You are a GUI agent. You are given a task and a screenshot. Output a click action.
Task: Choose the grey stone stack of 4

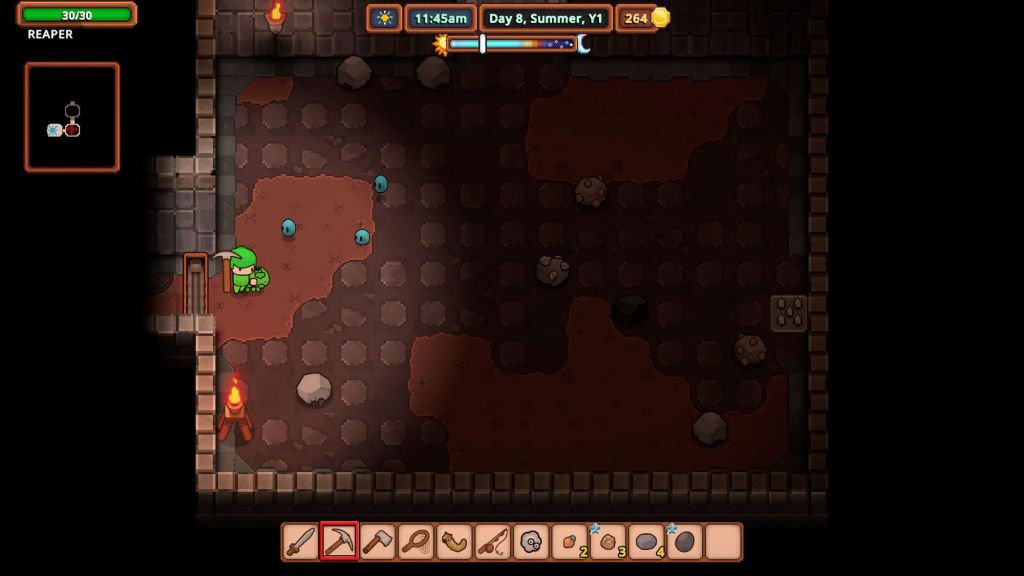pos(647,542)
